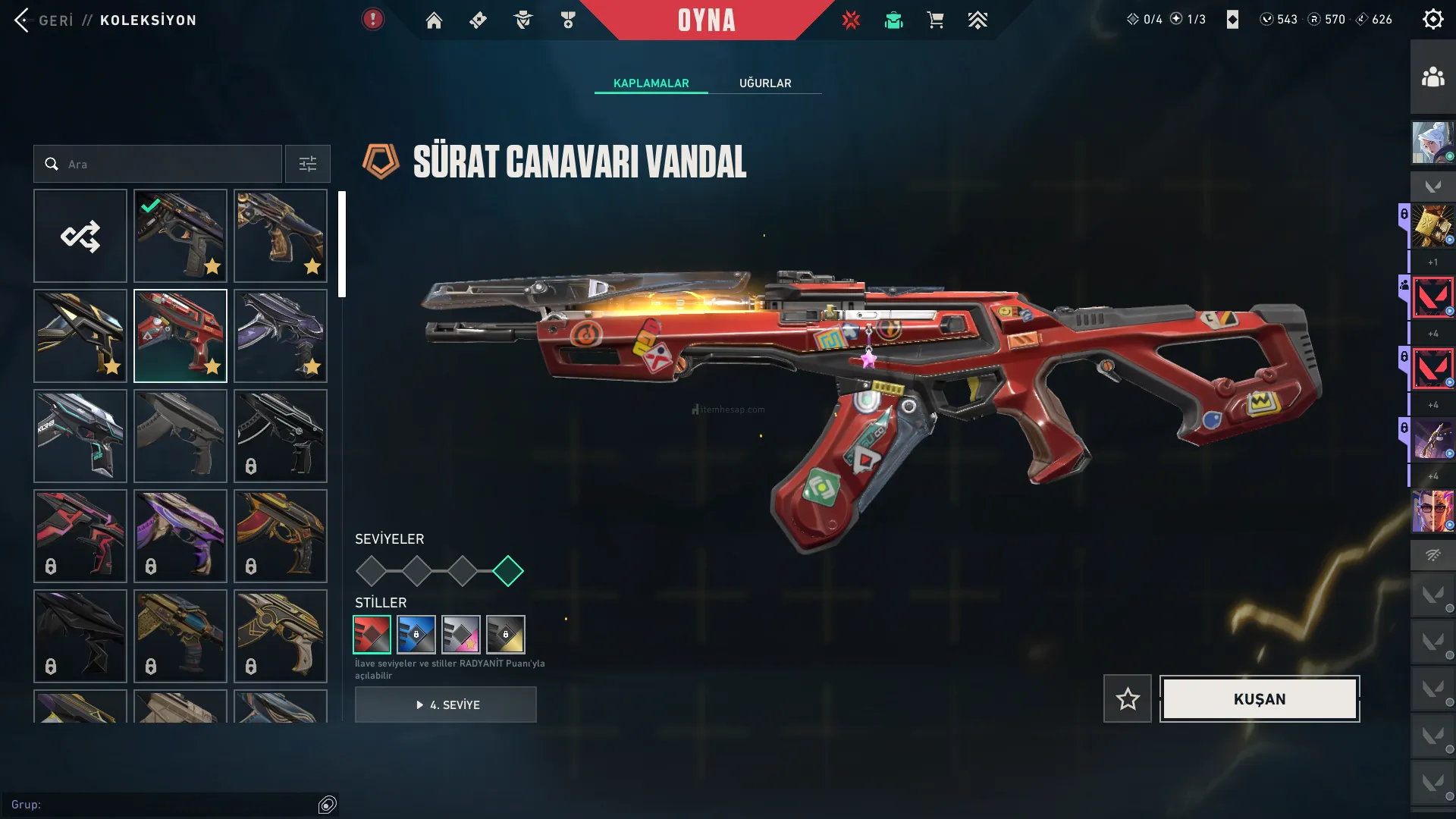Click the Grup chat input box
The image size is (1456, 819).
pos(159,805)
